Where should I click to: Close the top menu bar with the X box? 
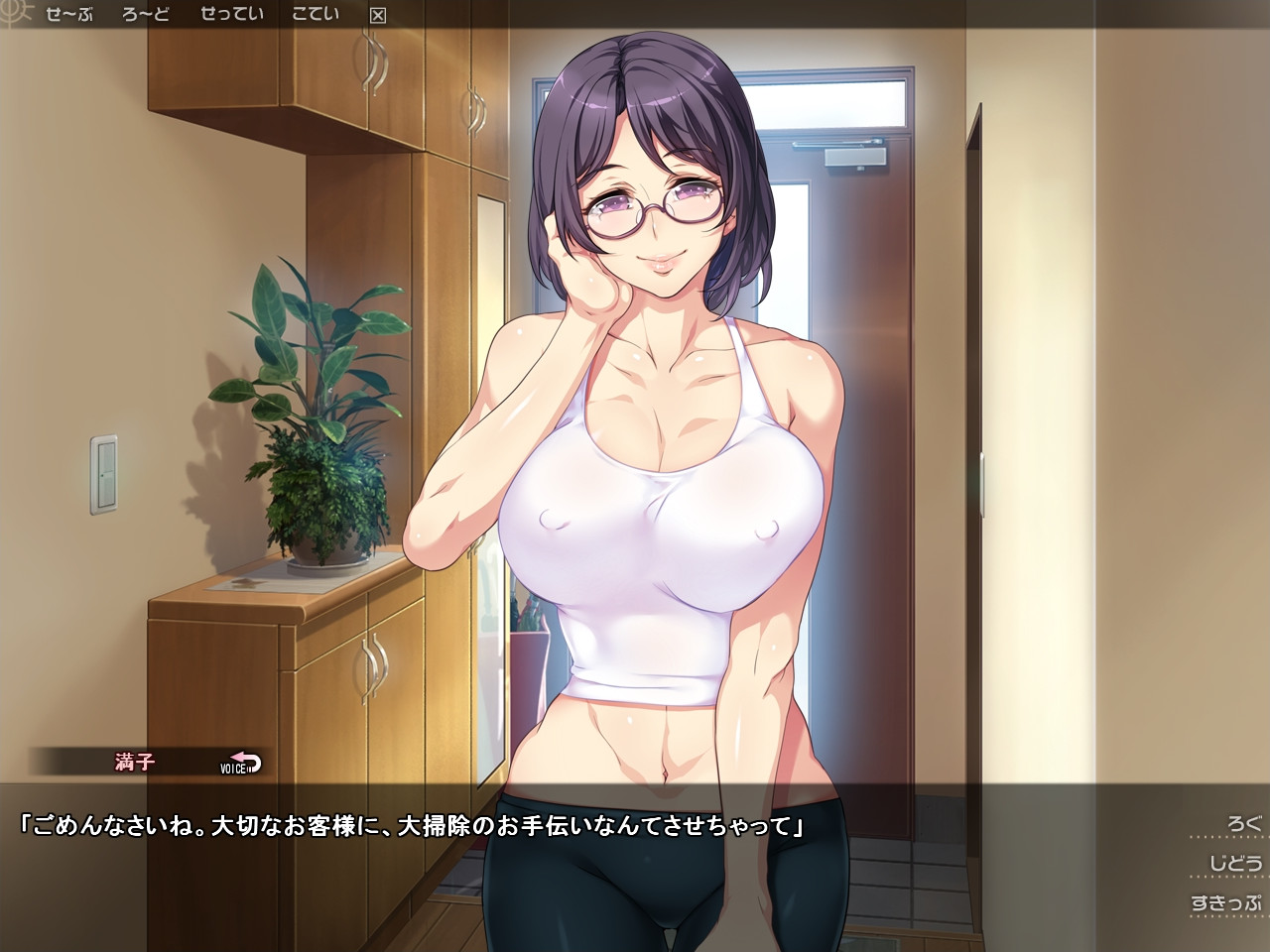pos(377,15)
